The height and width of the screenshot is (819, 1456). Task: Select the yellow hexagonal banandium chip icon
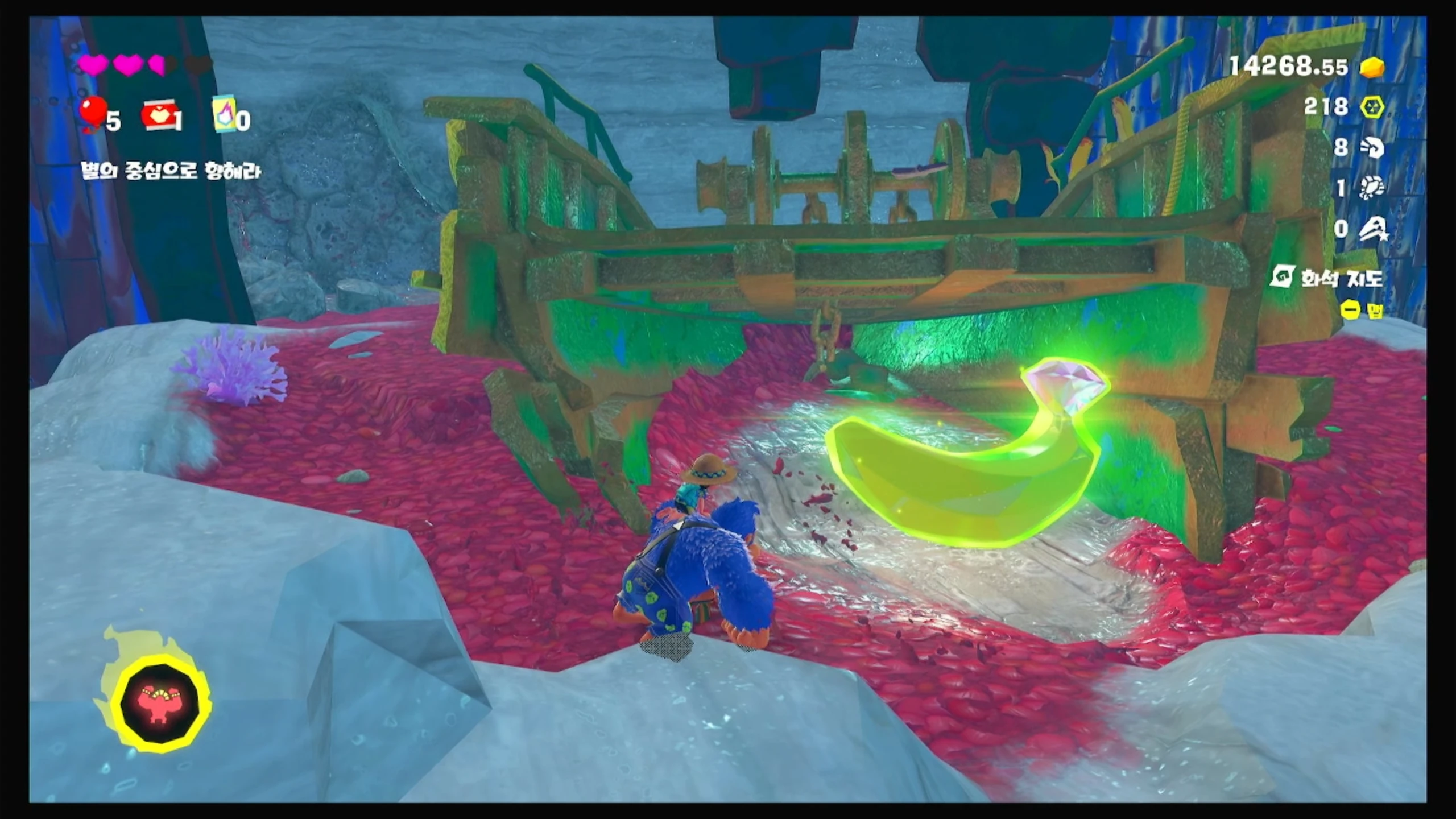(x=1371, y=107)
